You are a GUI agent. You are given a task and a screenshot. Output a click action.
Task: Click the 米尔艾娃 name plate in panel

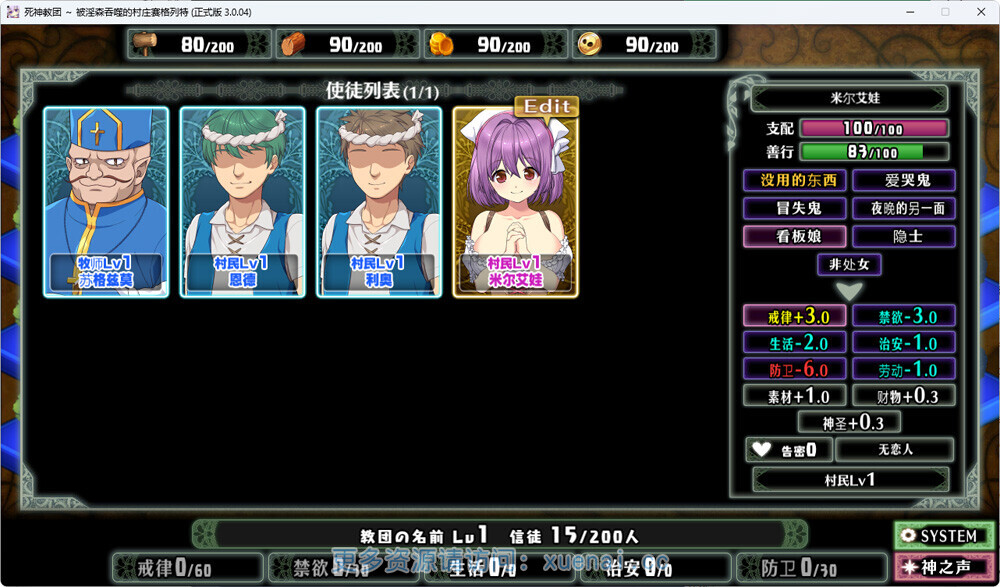click(849, 99)
